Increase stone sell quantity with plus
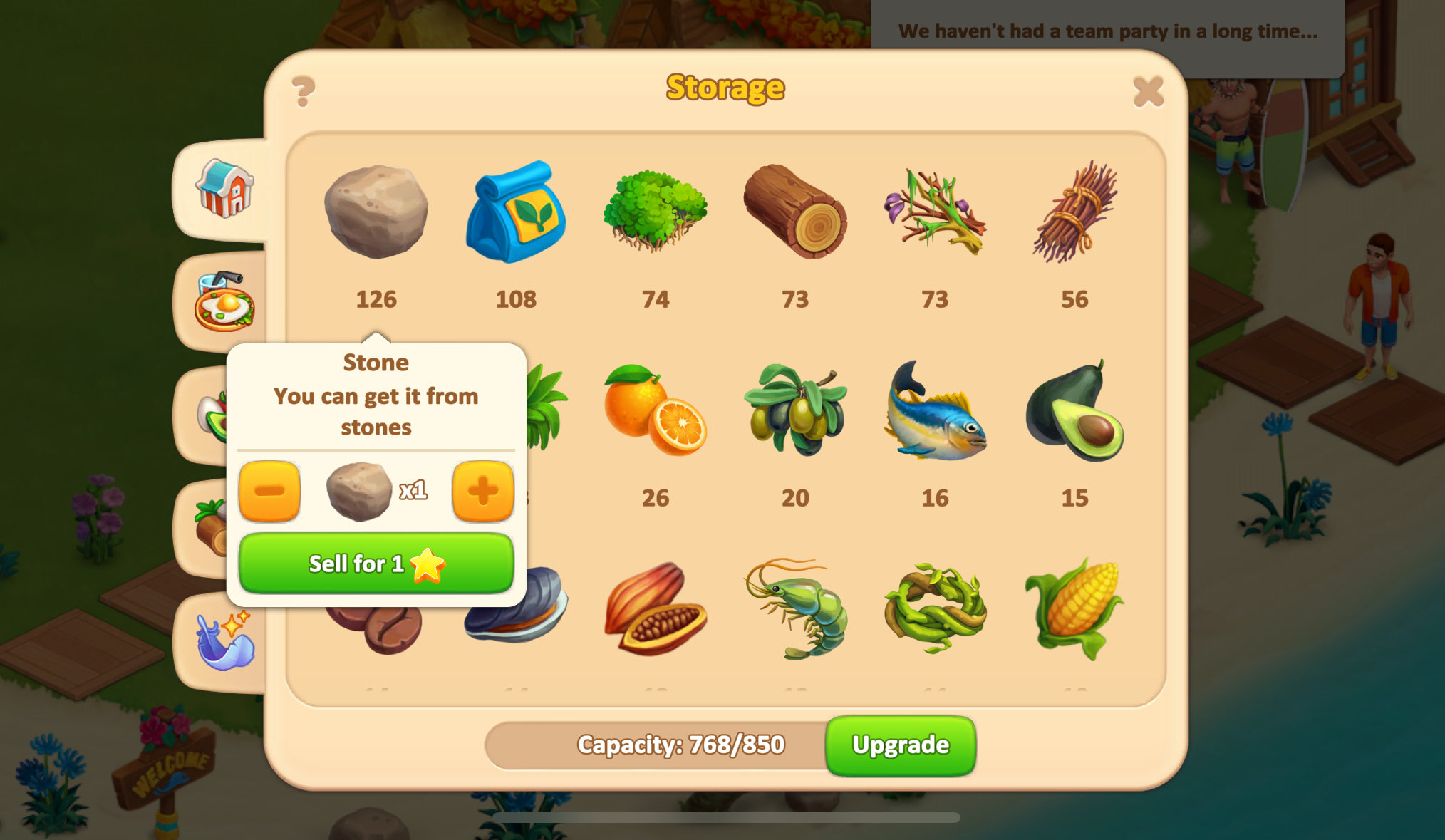This screenshot has height=840, width=1445. [x=482, y=491]
